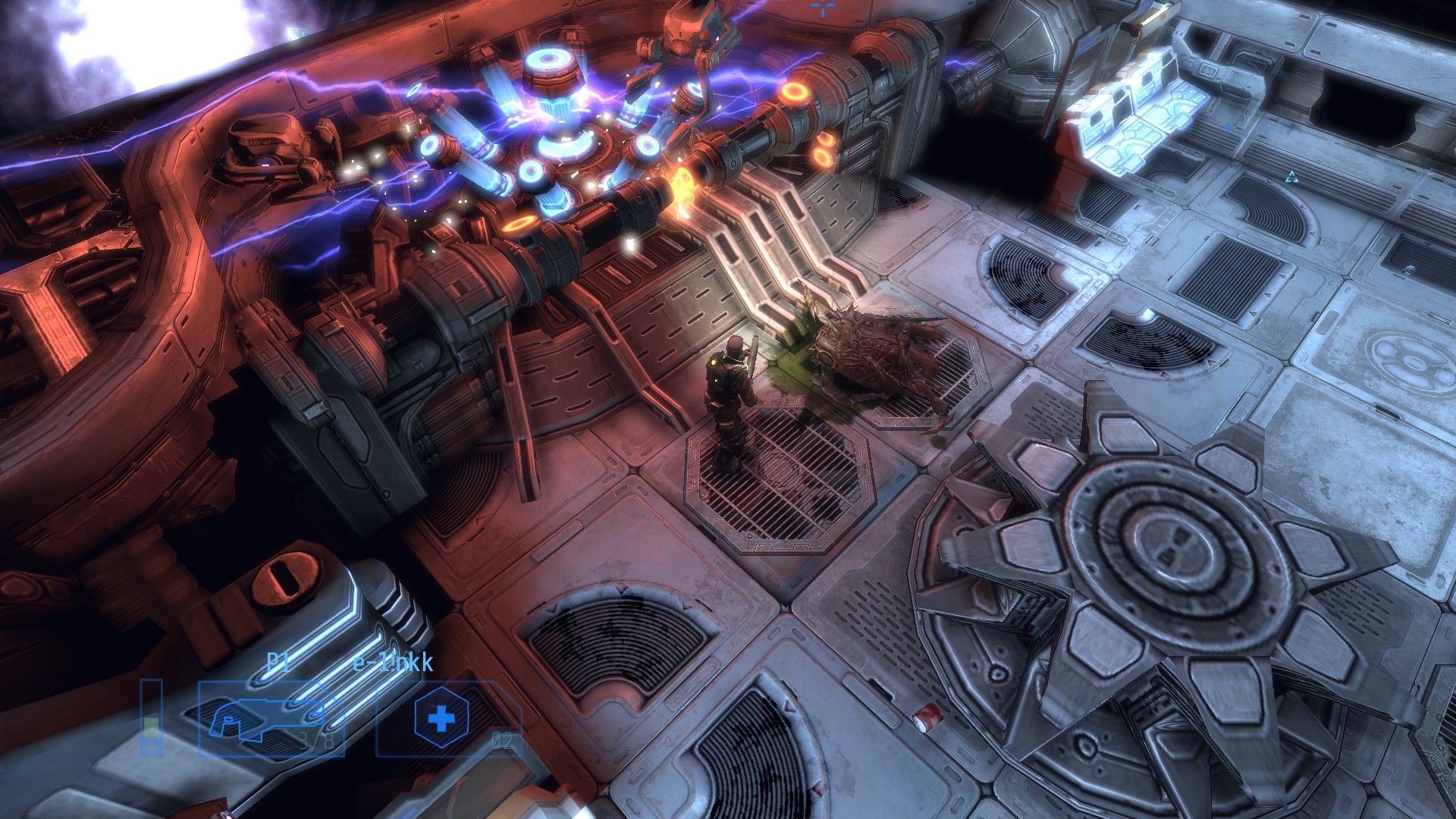1456x819 pixels.
Task: Click the P1 player indicator
Action: point(278,661)
